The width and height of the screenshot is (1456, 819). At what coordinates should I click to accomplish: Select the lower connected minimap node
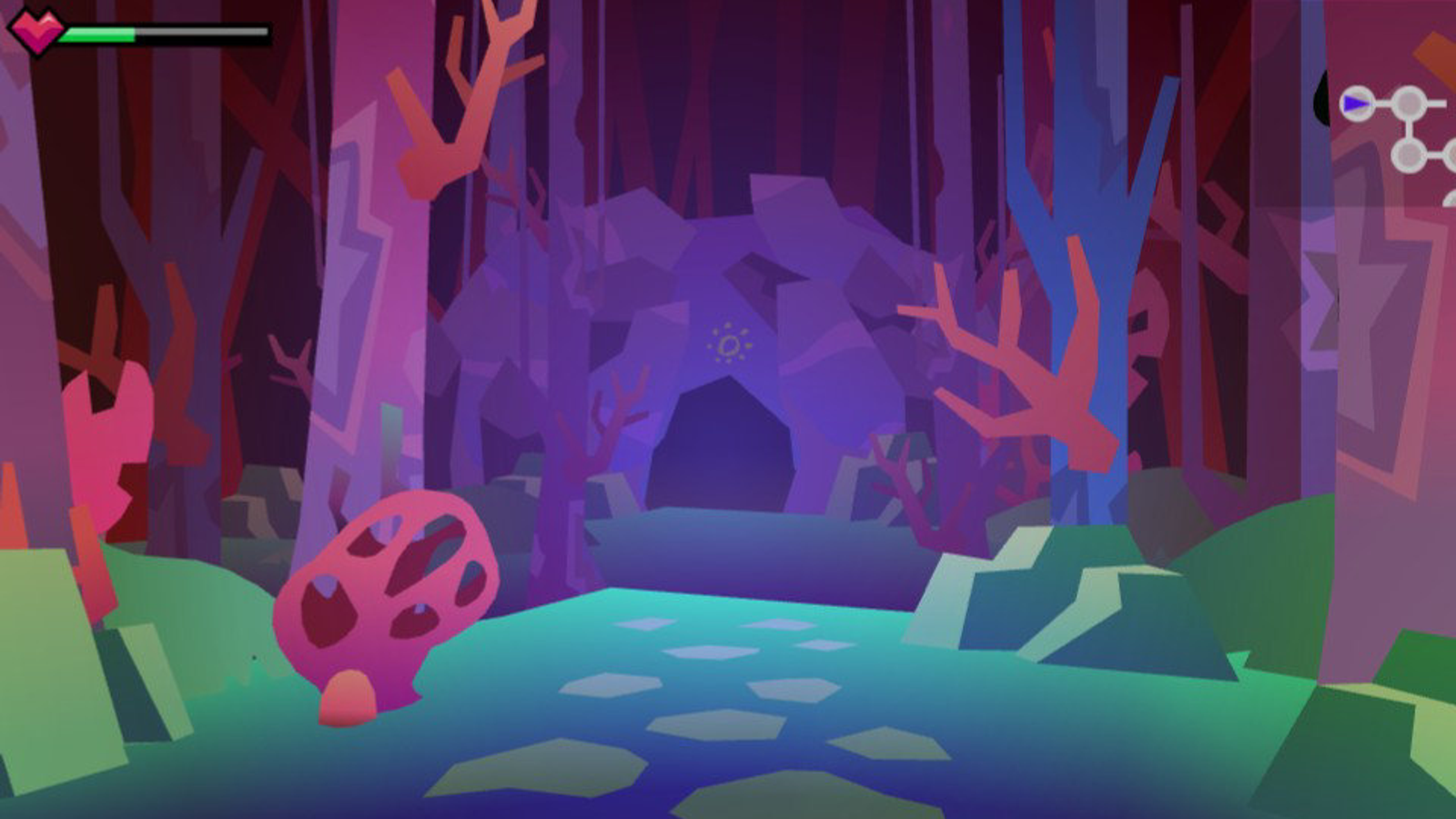(x=1409, y=157)
